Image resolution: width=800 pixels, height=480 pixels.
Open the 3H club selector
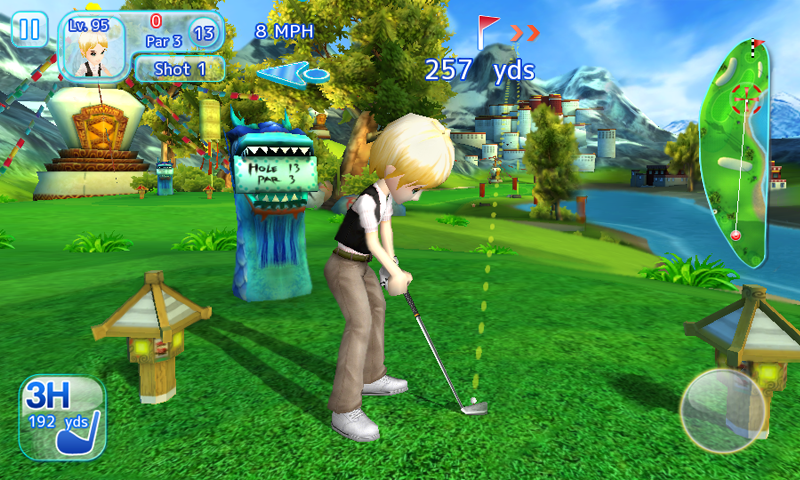(x=61, y=418)
